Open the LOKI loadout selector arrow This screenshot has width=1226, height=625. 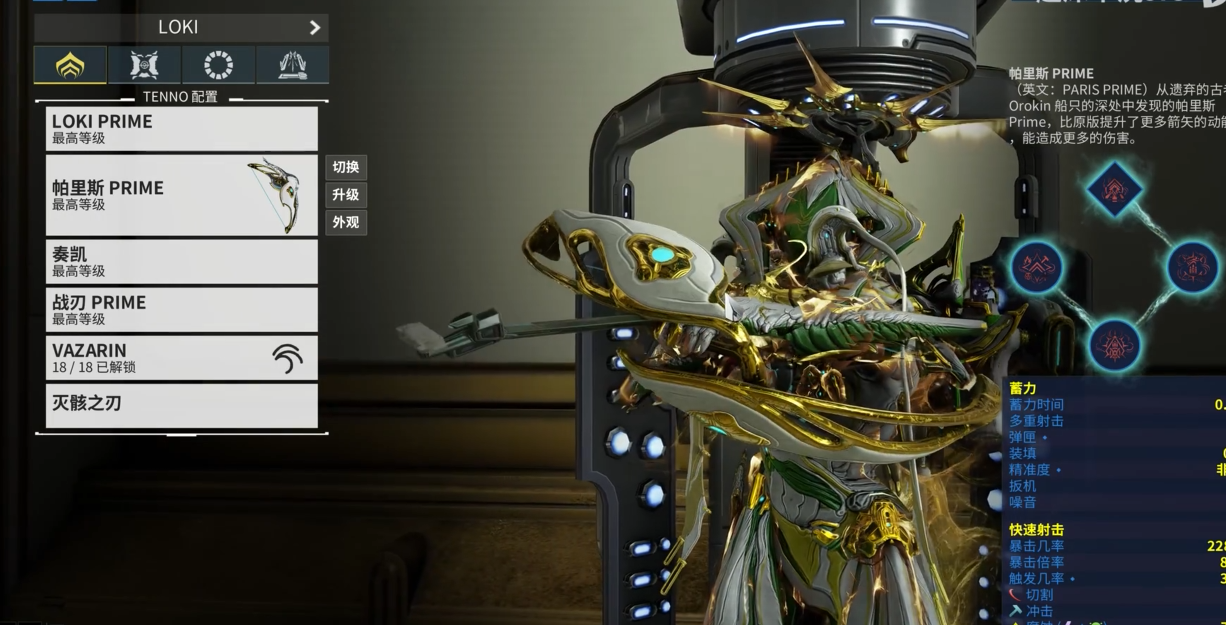tap(314, 28)
